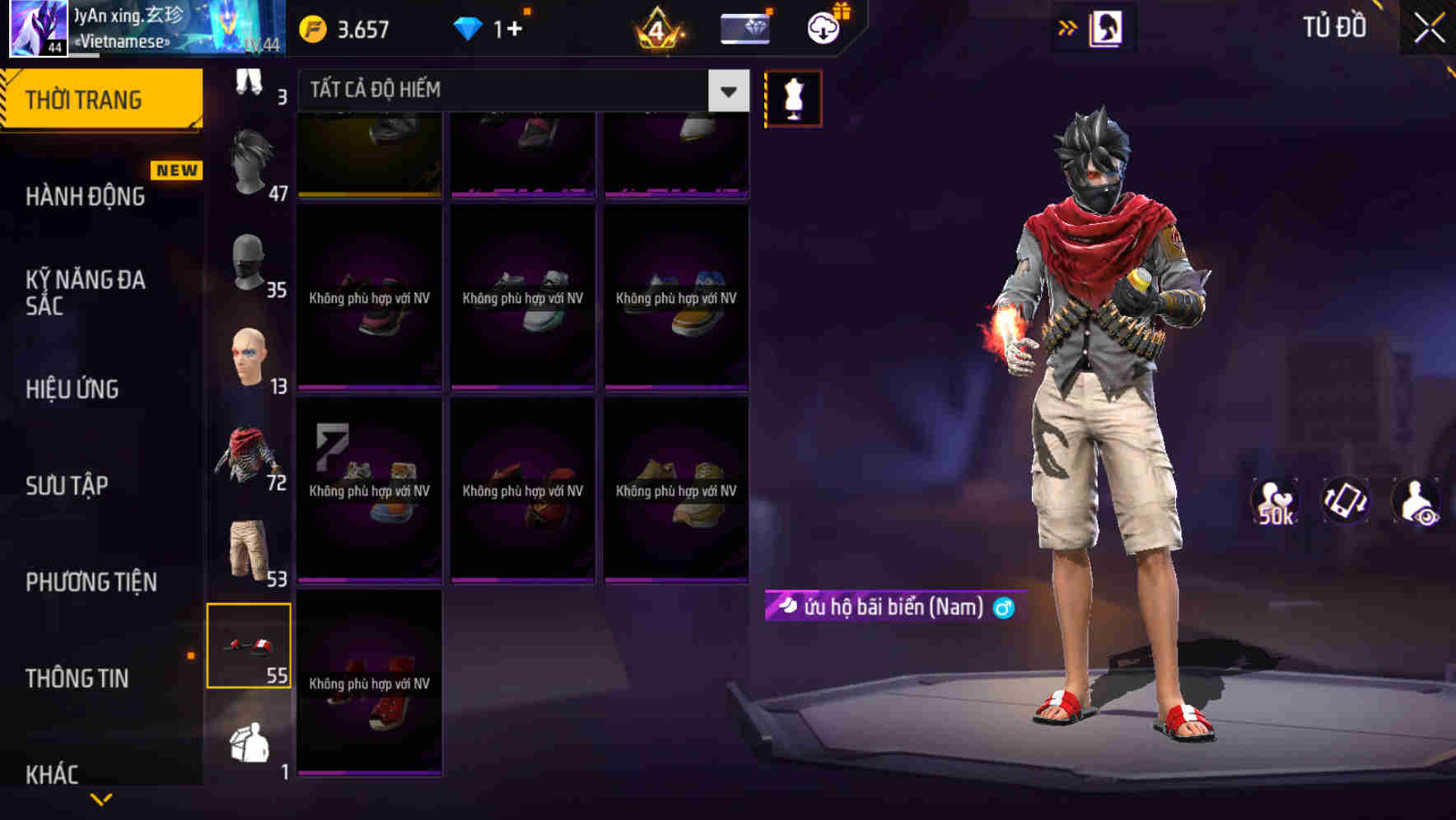Switch to the HIỆU ỨNG tab
Screen dimensions: 1456x820
pos(74,389)
